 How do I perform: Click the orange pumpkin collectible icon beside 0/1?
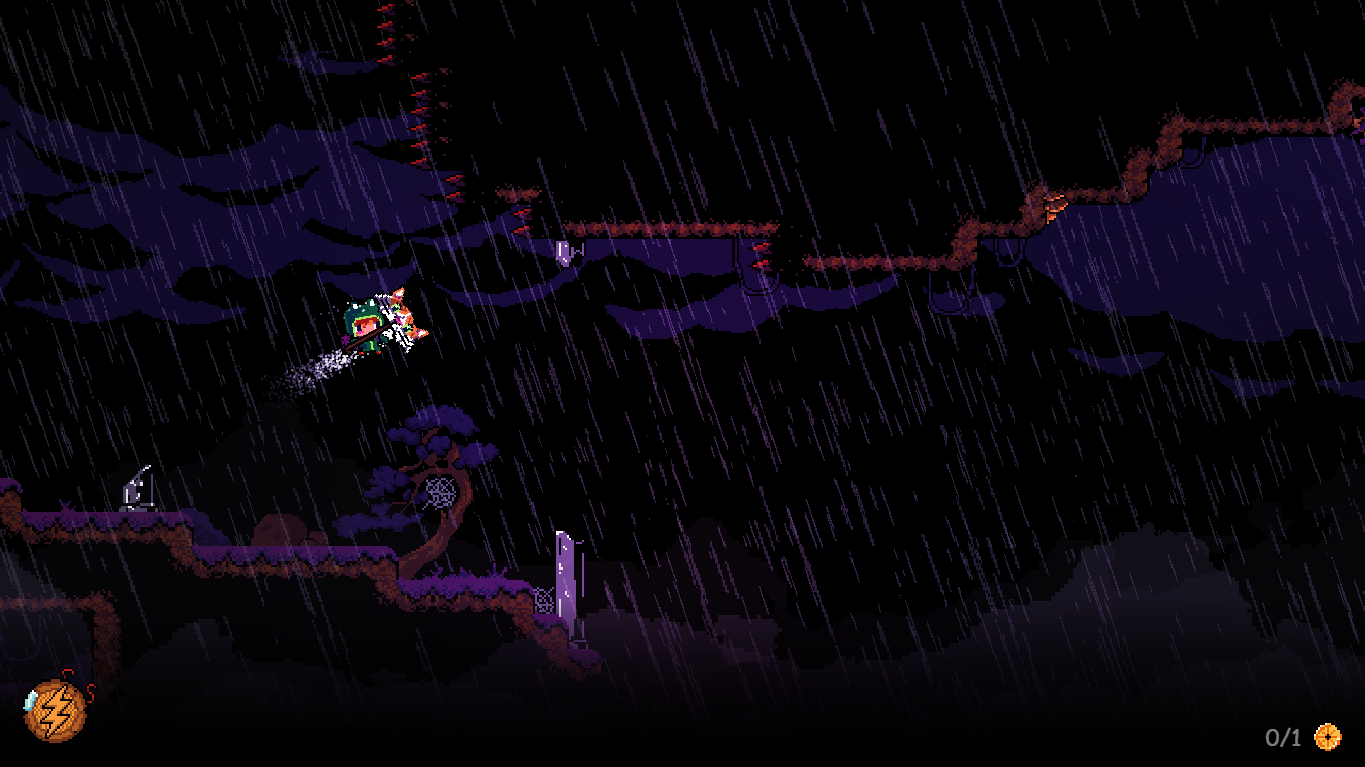[x=1330, y=737]
